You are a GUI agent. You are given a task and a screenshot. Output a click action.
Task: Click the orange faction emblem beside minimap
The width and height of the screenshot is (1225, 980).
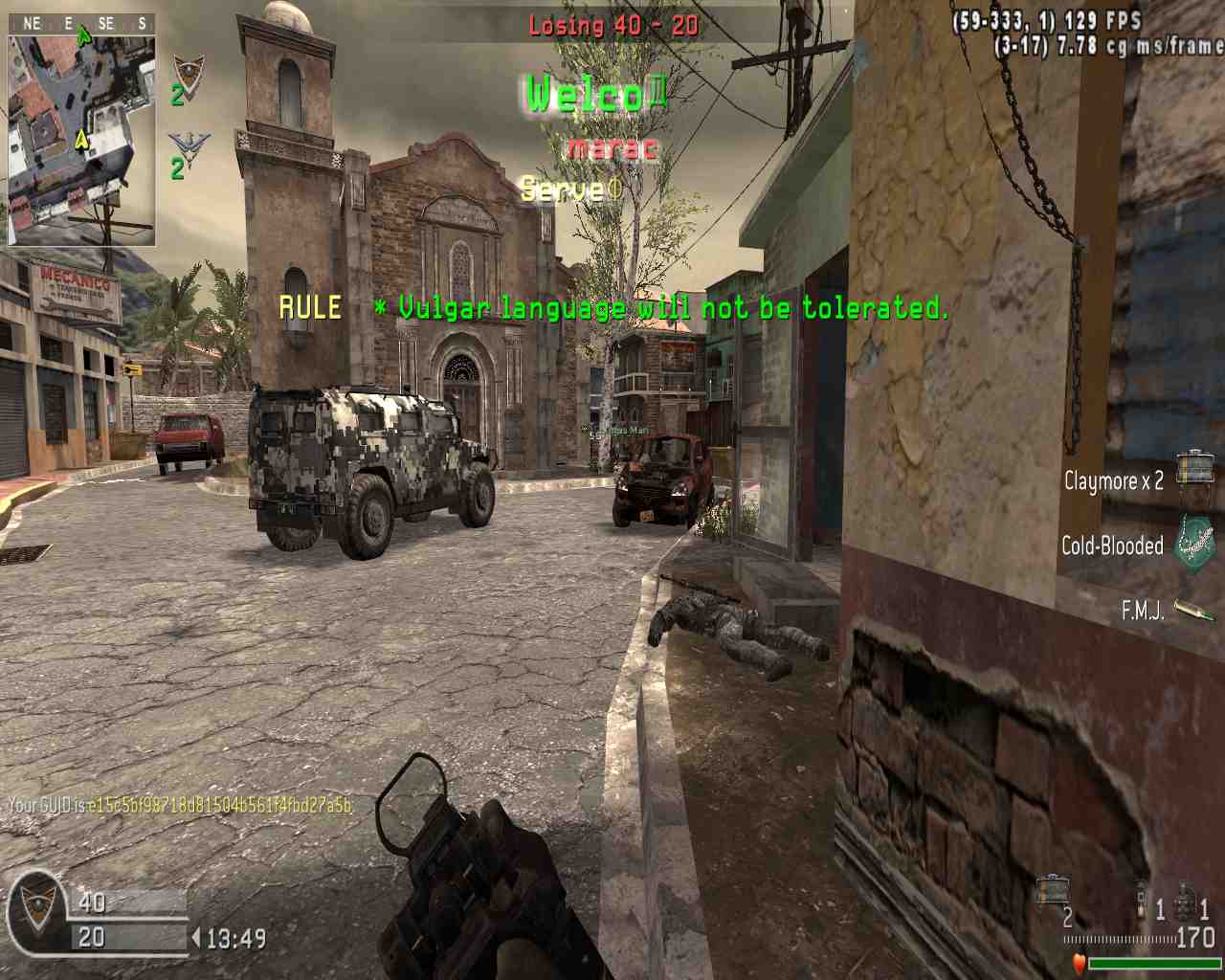coord(189,77)
